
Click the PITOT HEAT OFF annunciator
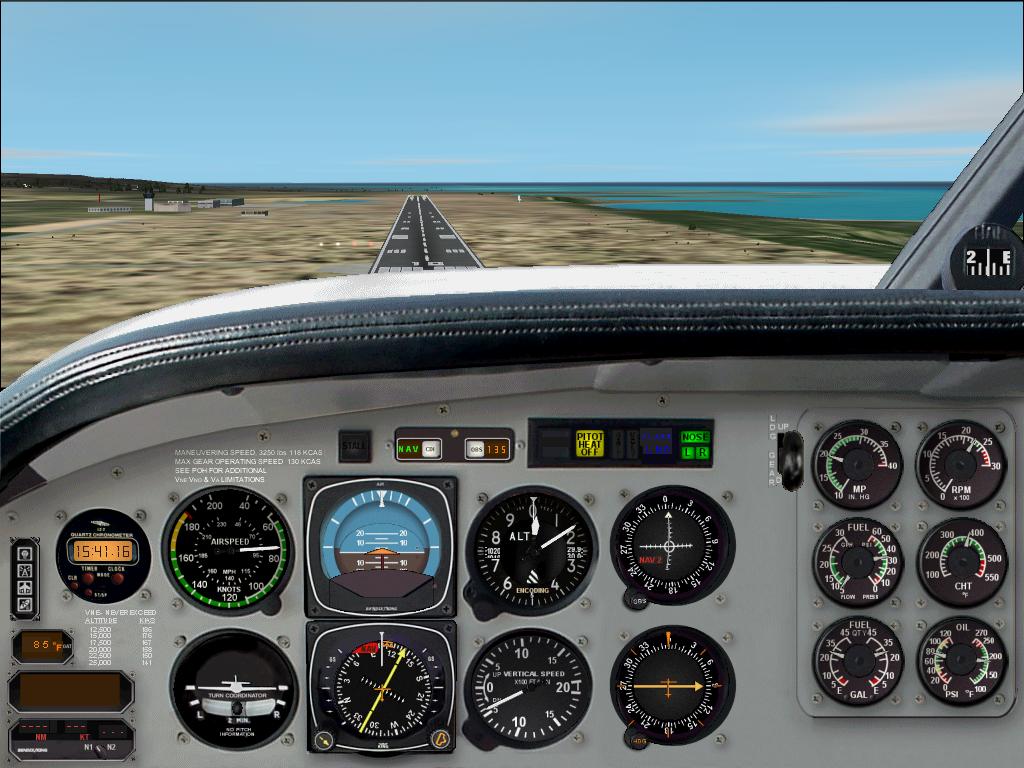[x=590, y=443]
